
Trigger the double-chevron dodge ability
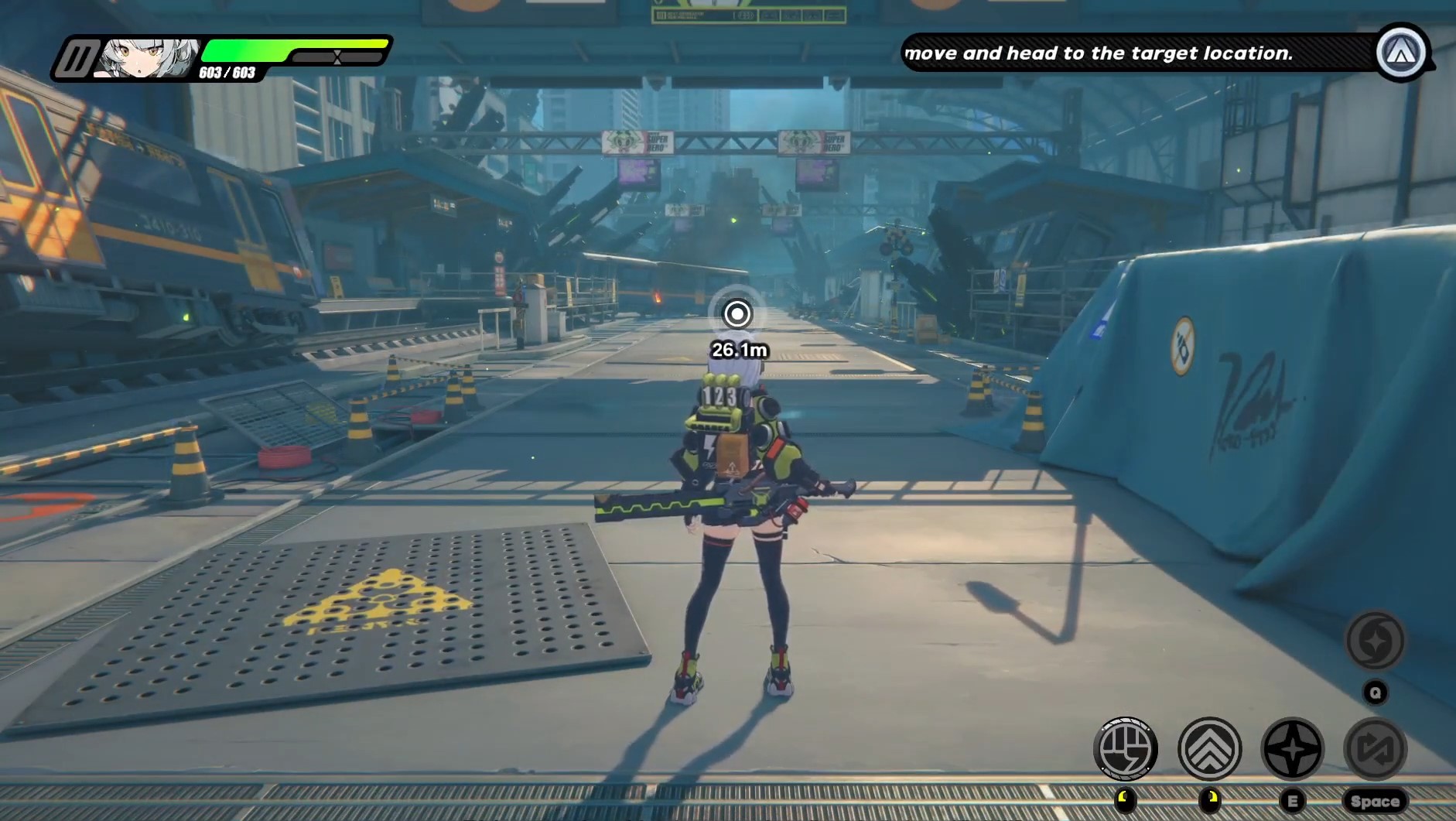pos(1209,748)
